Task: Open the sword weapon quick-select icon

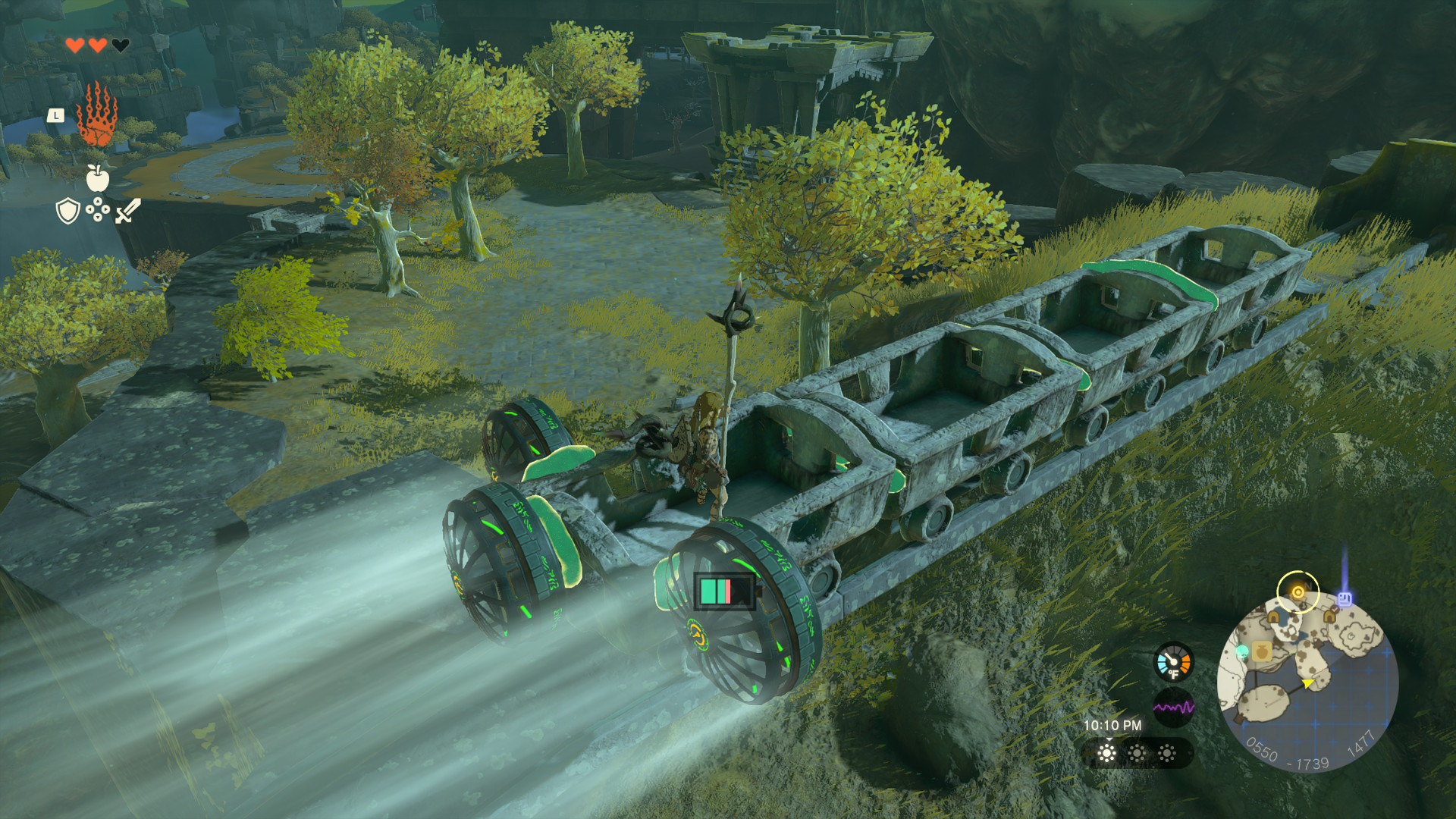Action: point(128,211)
